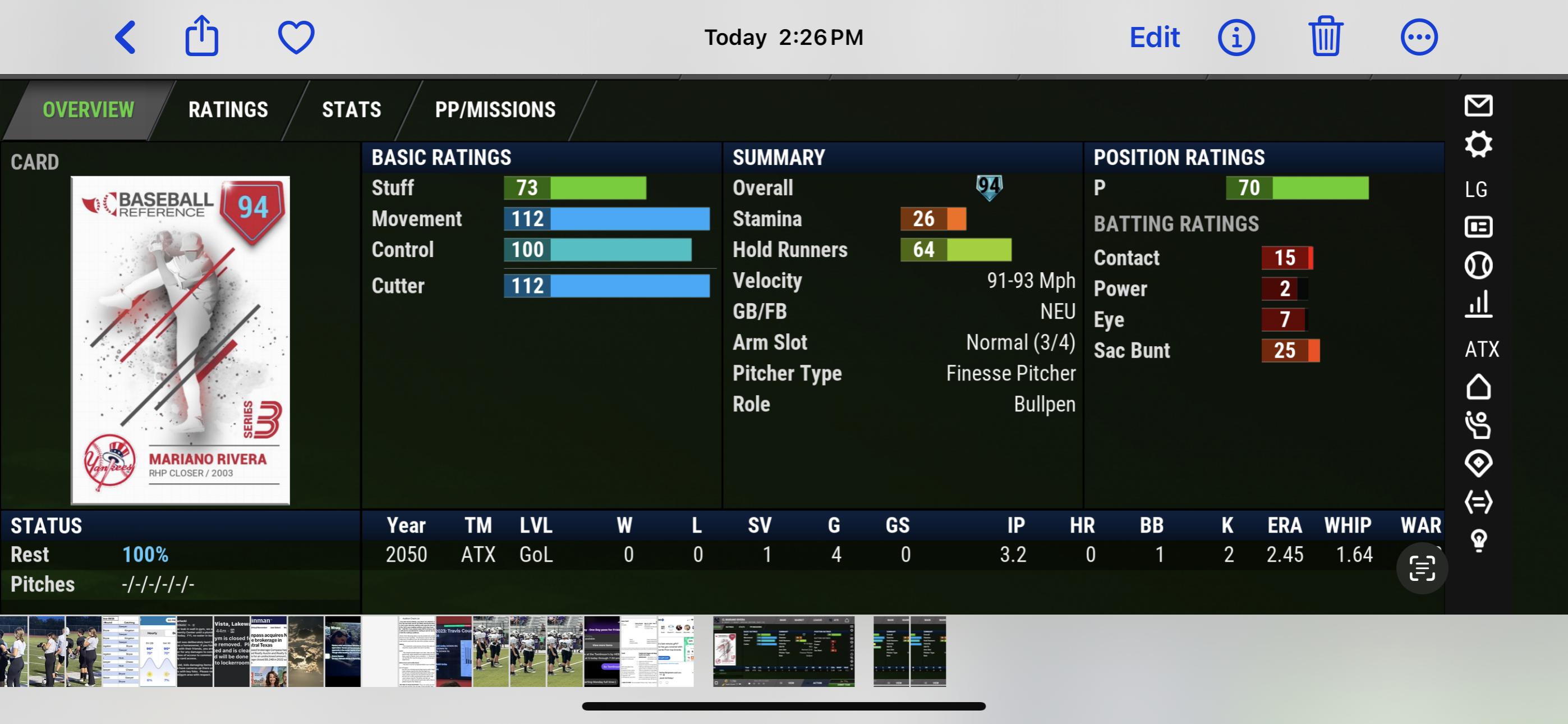Click the Mariano Rivera player card
This screenshot has width=1568, height=724.
(180, 340)
